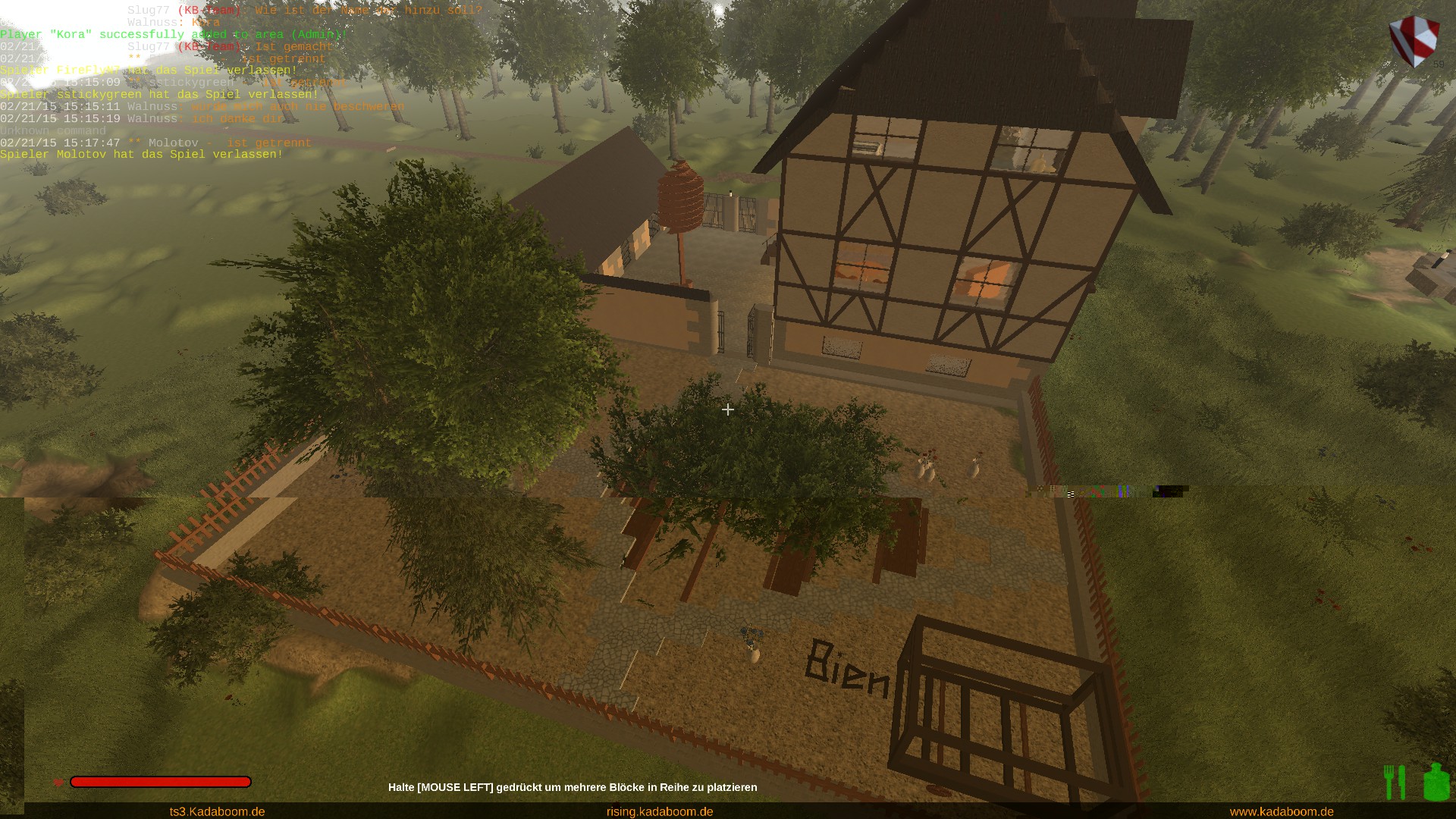Select the green bottle thirst icon
Viewport: 1456px width, 819px height.
[x=1436, y=783]
